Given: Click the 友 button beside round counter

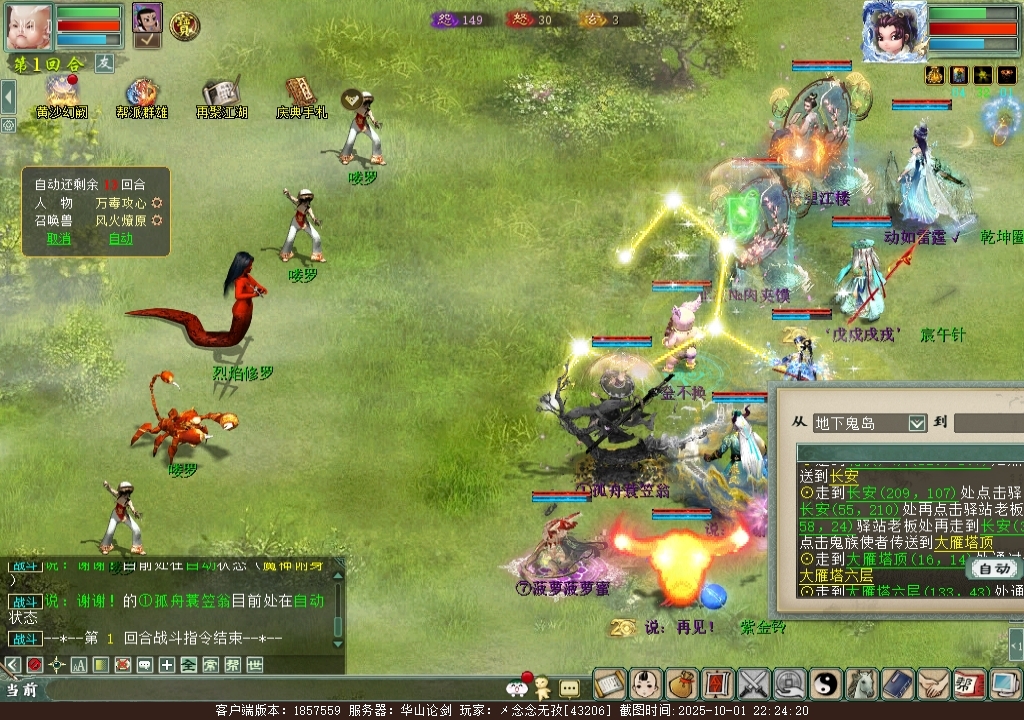Looking at the screenshot, I should [105, 62].
